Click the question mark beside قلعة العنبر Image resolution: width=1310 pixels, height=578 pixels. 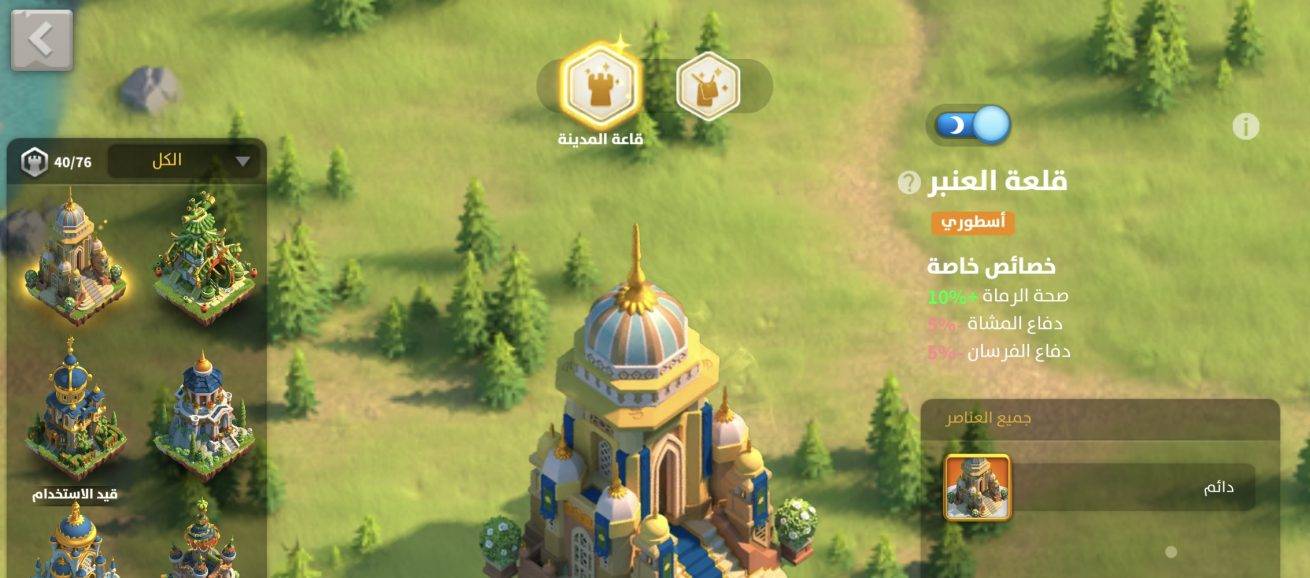point(908,183)
